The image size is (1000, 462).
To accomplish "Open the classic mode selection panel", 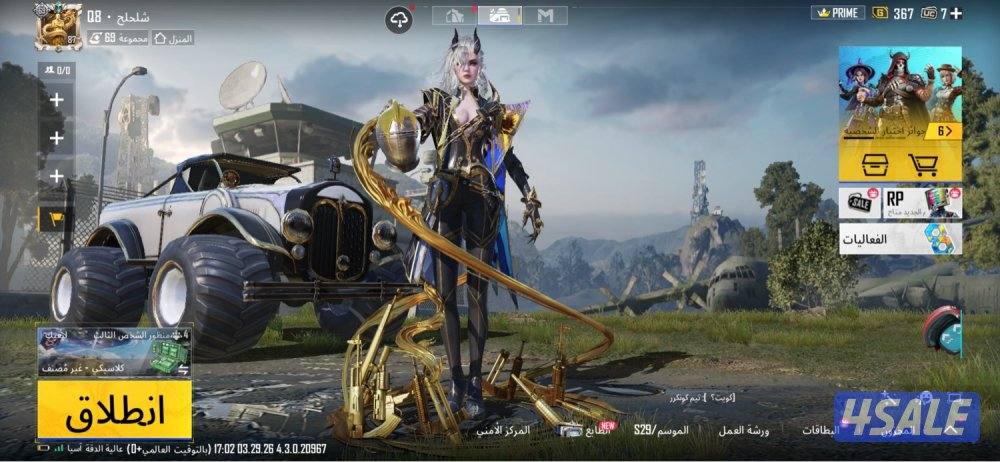I will [114, 350].
